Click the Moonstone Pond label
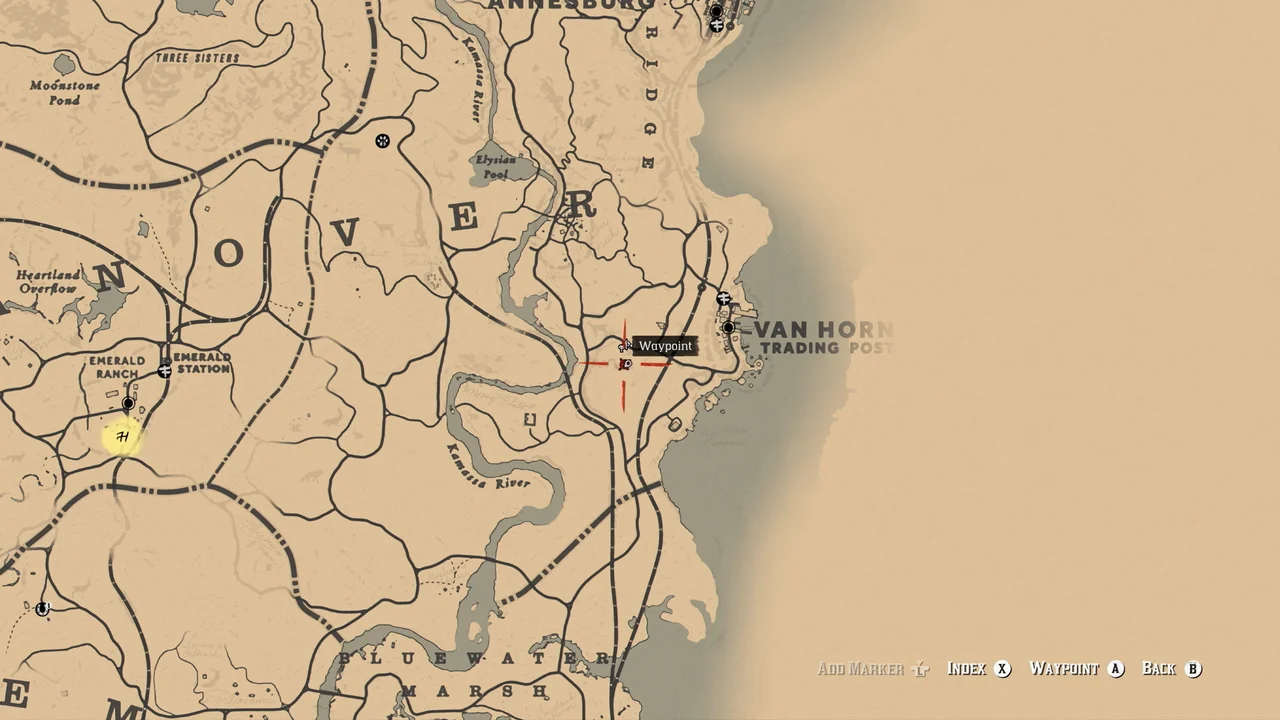 pos(66,93)
